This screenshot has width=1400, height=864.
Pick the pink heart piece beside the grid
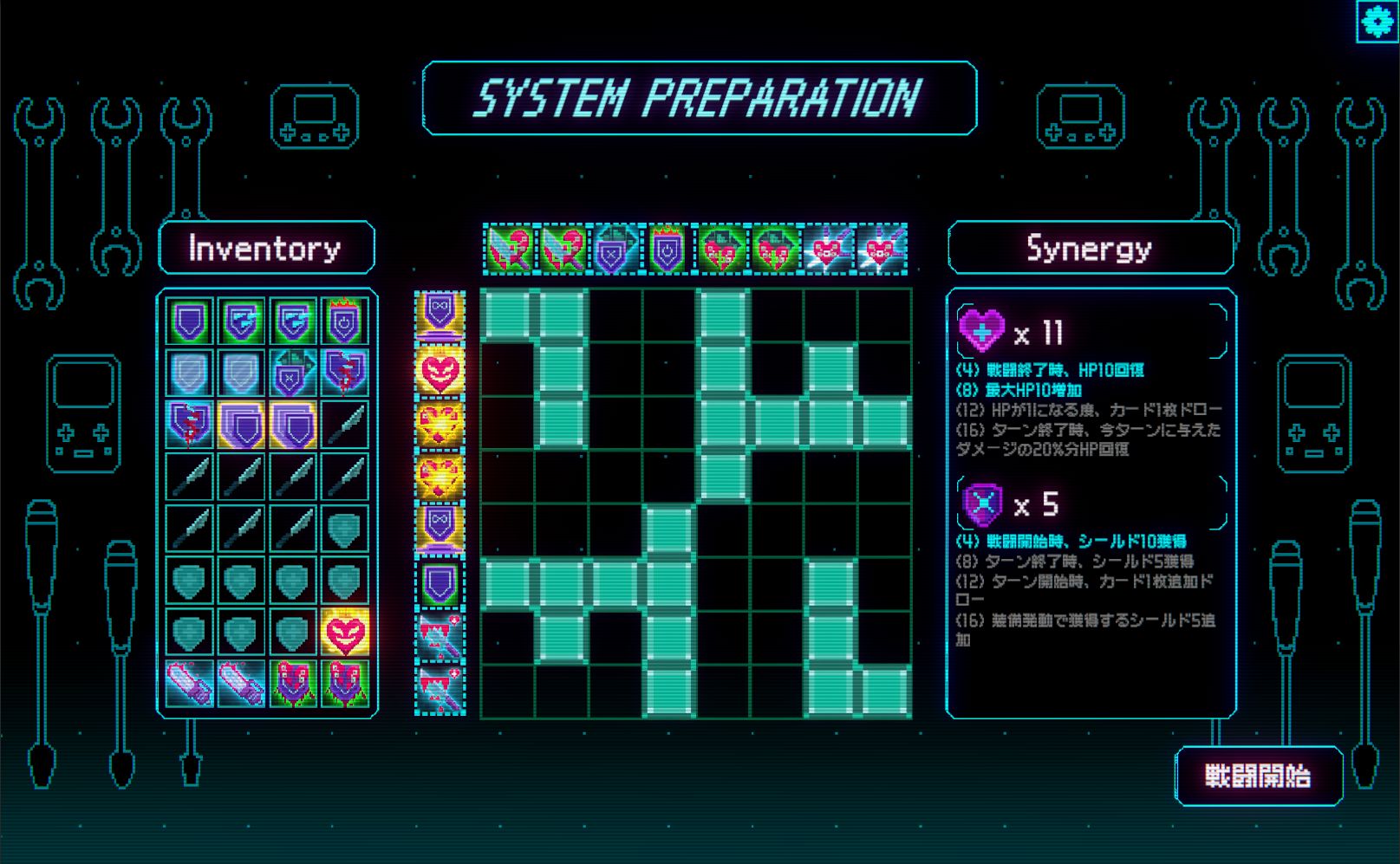point(440,372)
